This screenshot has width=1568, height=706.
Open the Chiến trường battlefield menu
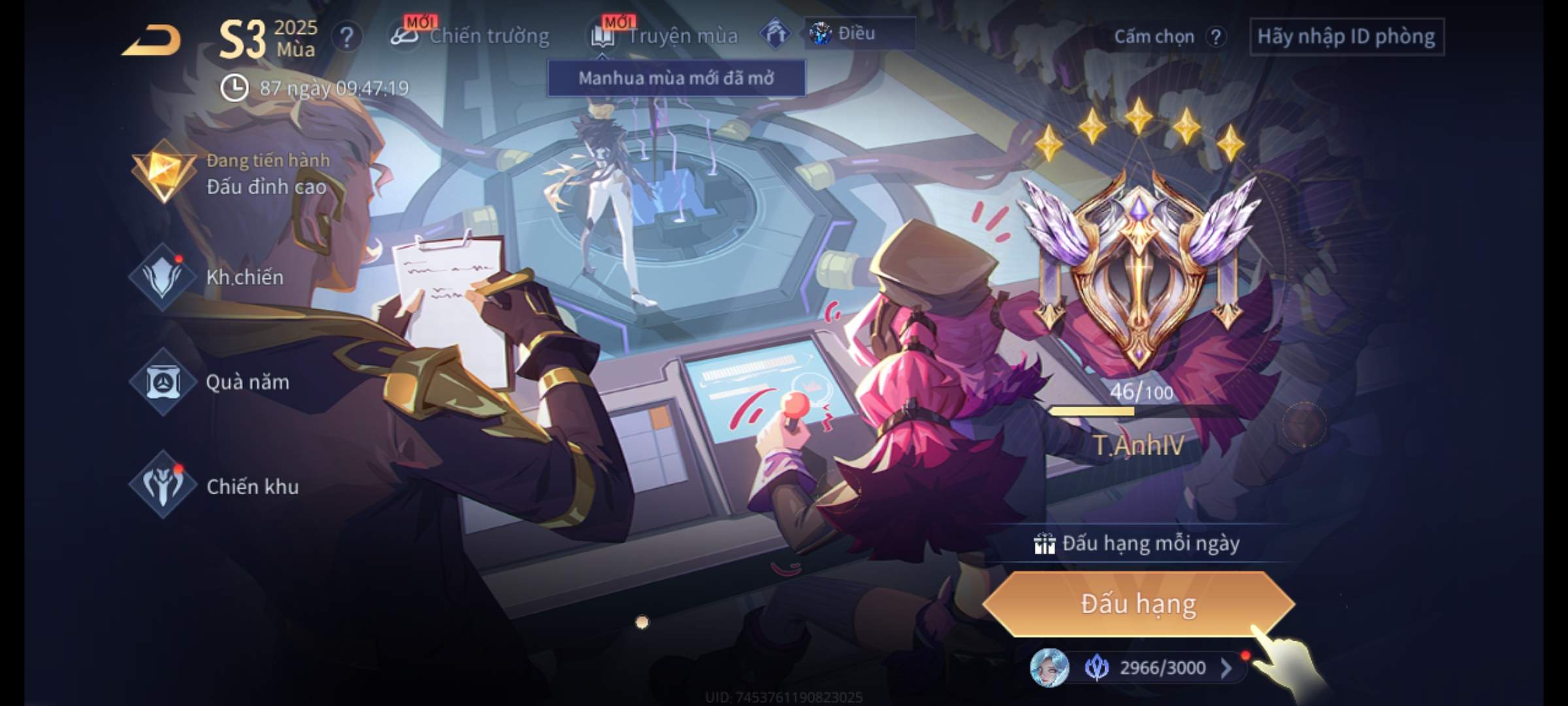point(470,36)
